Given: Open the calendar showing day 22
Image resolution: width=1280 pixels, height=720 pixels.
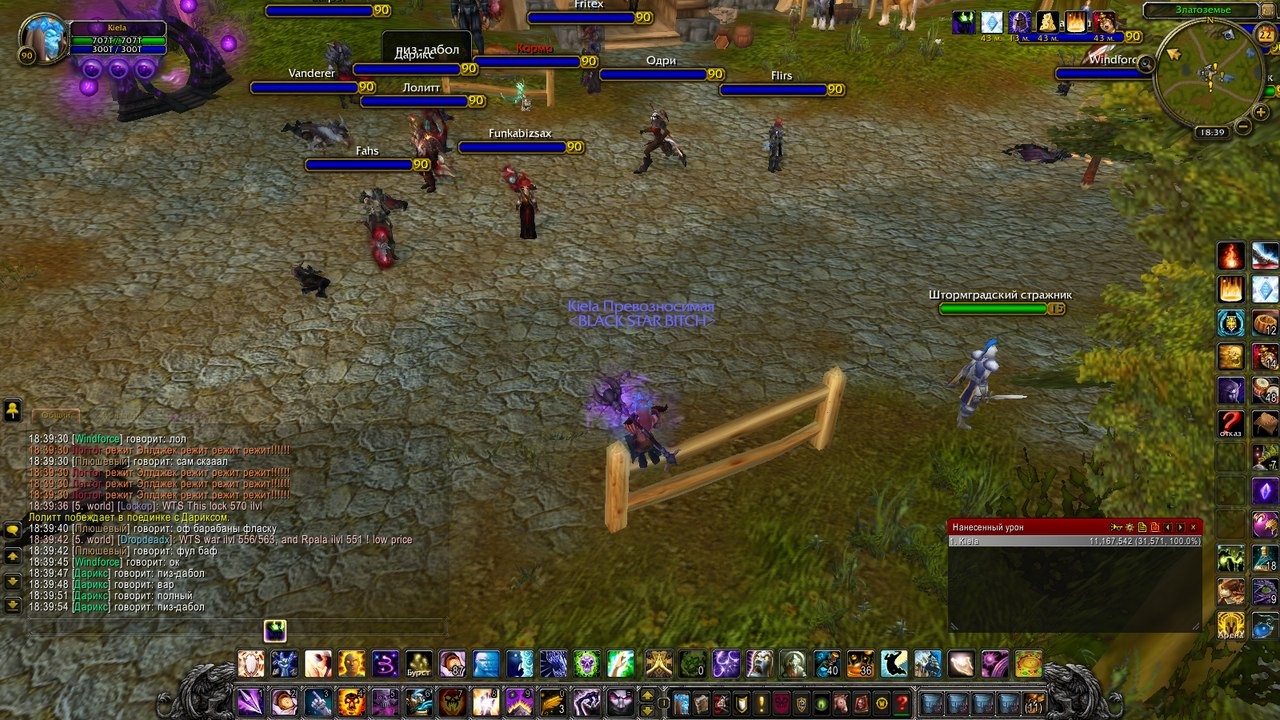Looking at the screenshot, I should click(x=1265, y=36).
